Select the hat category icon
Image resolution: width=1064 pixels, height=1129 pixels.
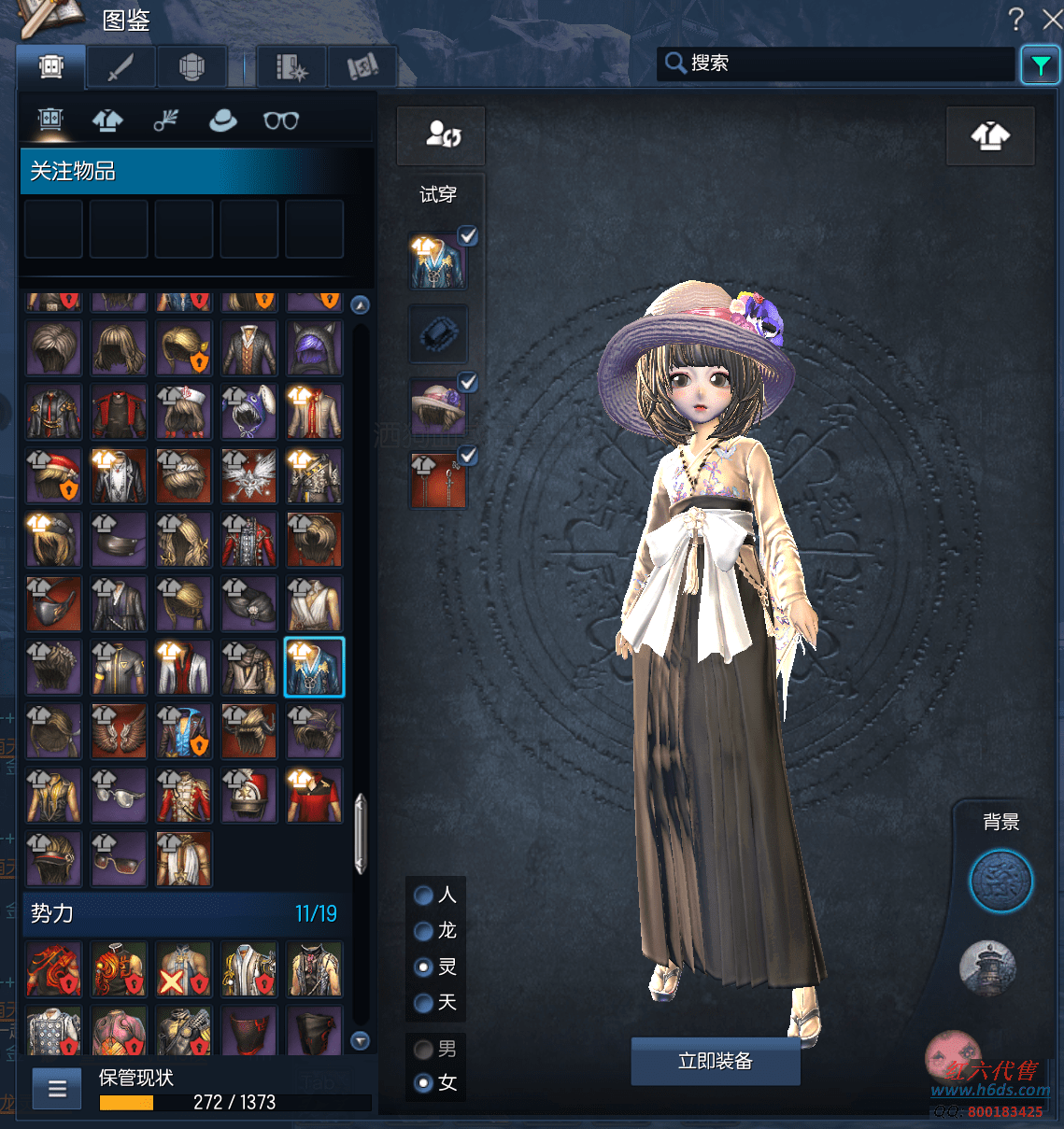tap(222, 120)
